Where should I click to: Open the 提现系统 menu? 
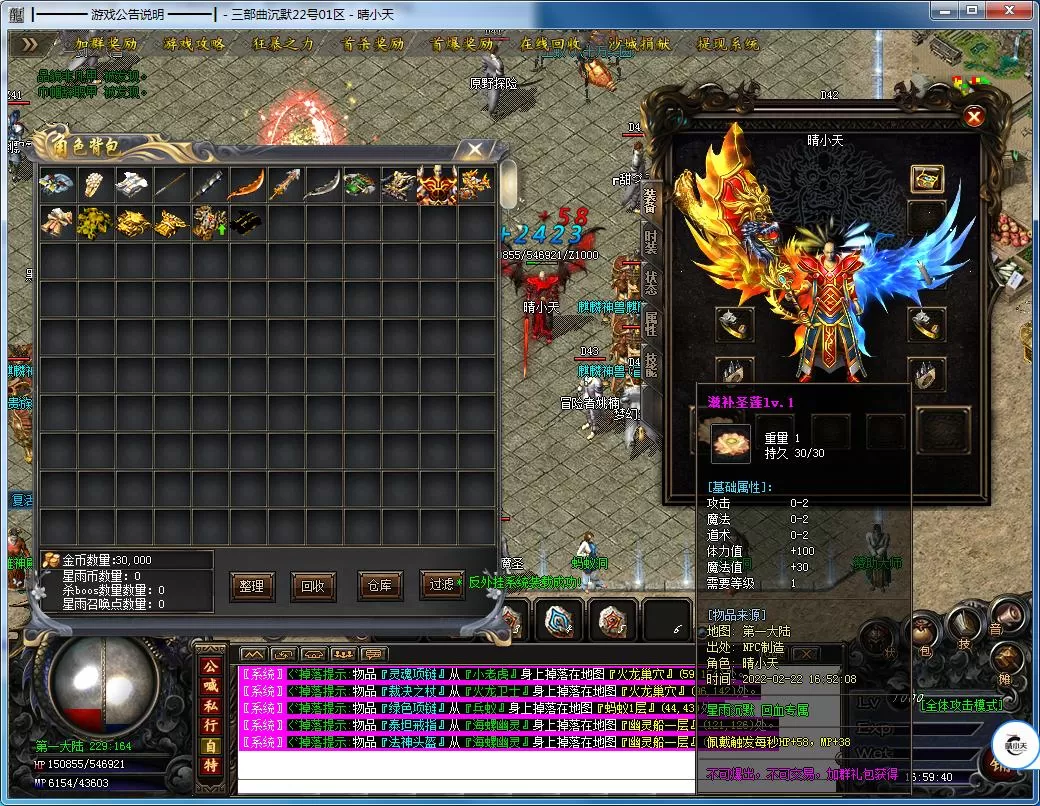tap(729, 44)
